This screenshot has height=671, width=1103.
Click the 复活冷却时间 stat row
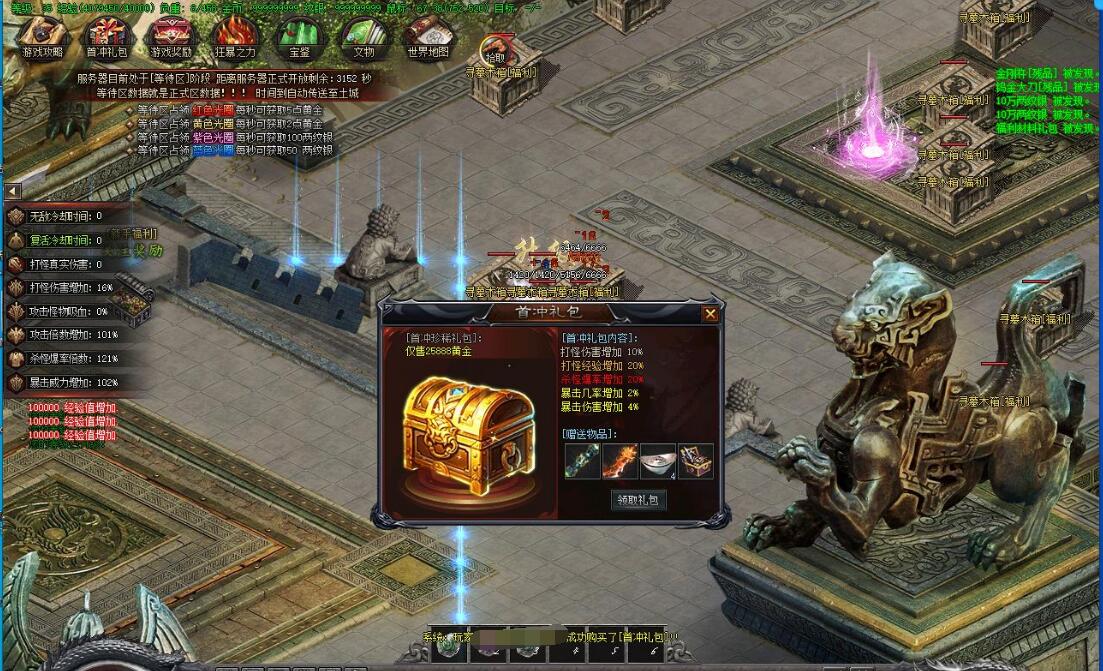point(60,240)
